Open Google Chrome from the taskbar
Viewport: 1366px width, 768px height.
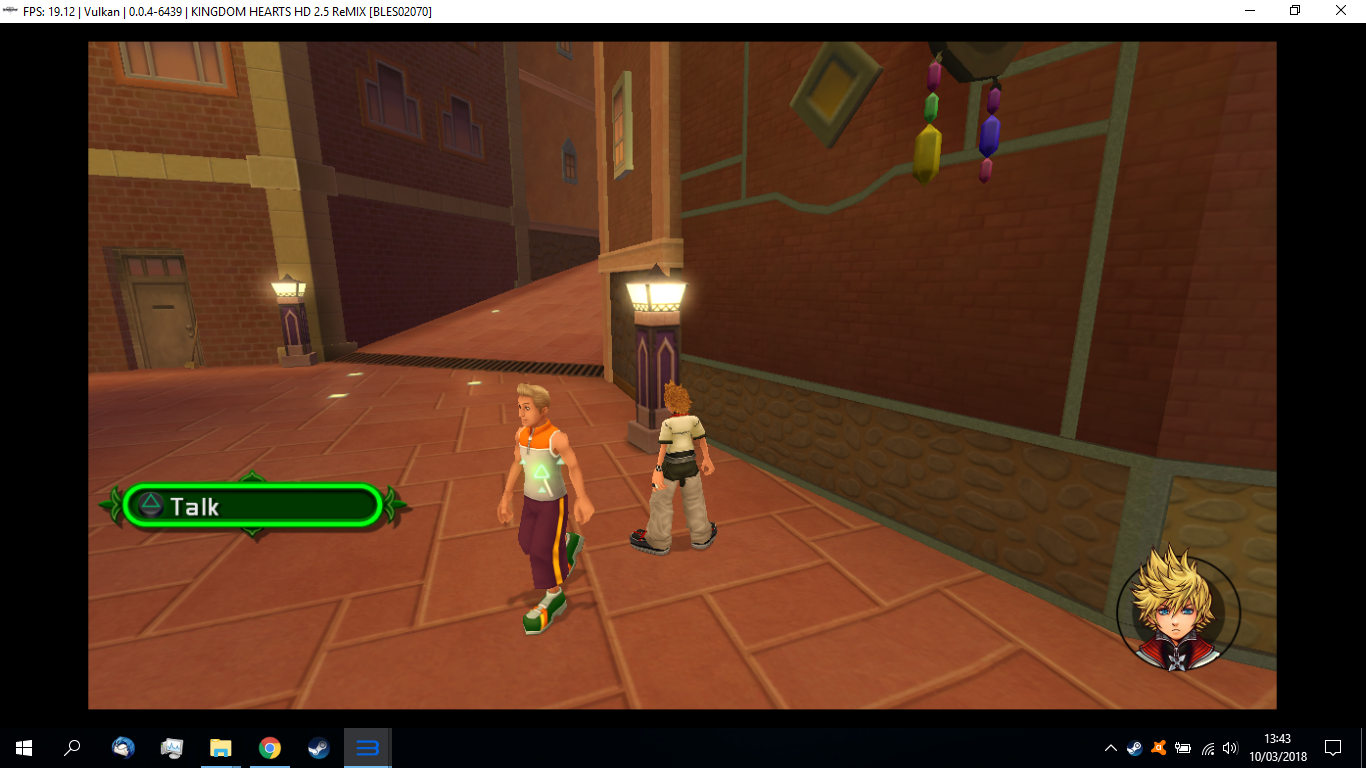coord(269,748)
